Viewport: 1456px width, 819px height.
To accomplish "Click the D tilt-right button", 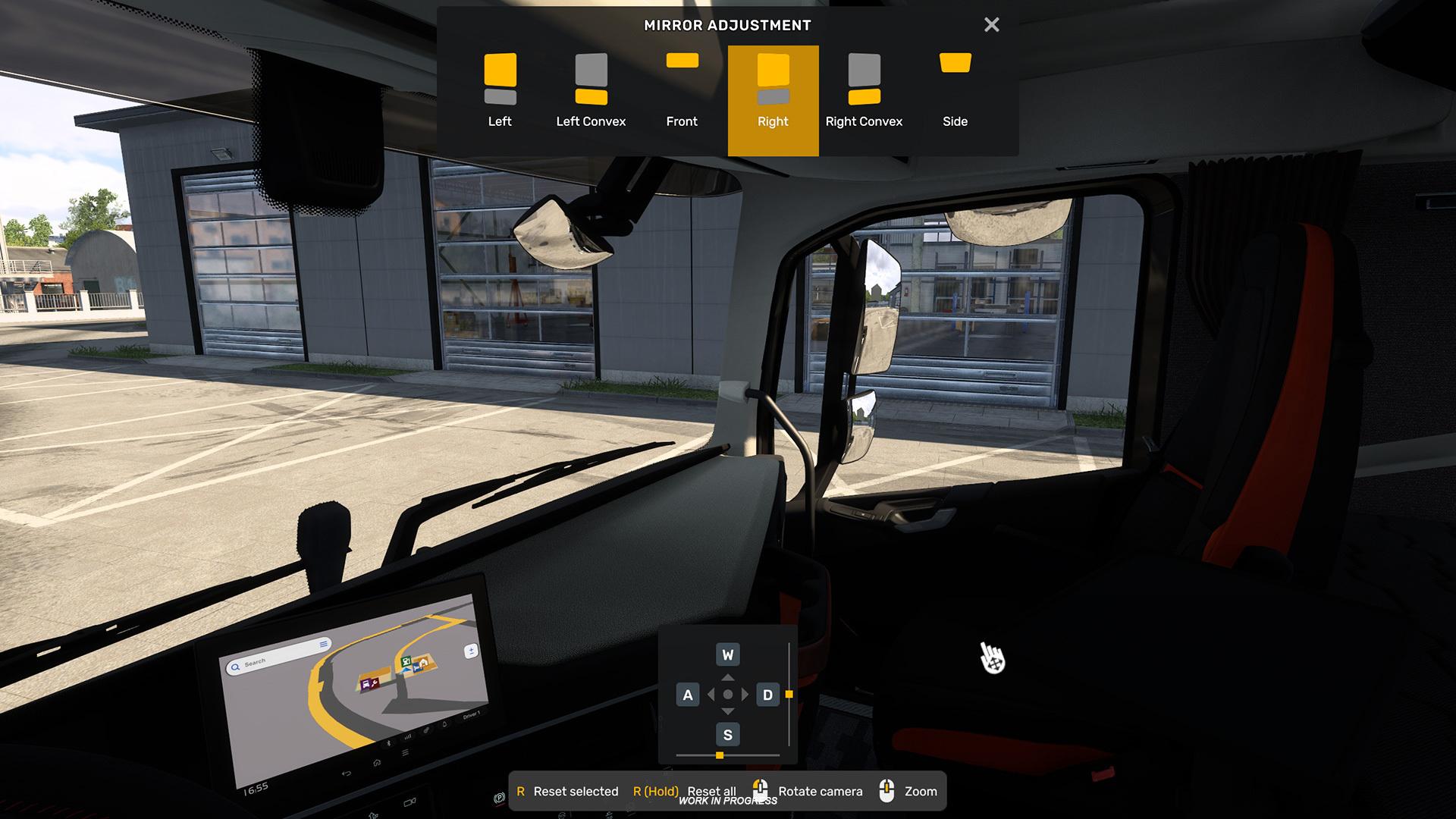I will (x=767, y=695).
